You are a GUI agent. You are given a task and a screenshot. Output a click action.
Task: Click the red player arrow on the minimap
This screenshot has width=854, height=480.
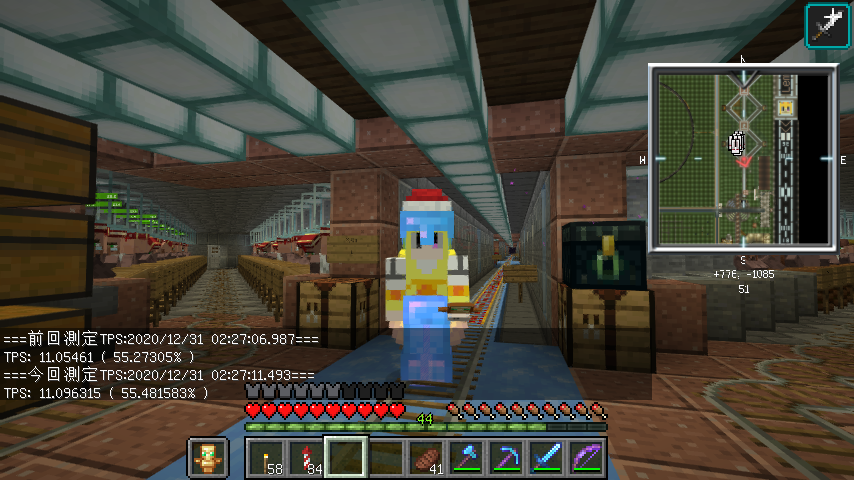point(743,160)
